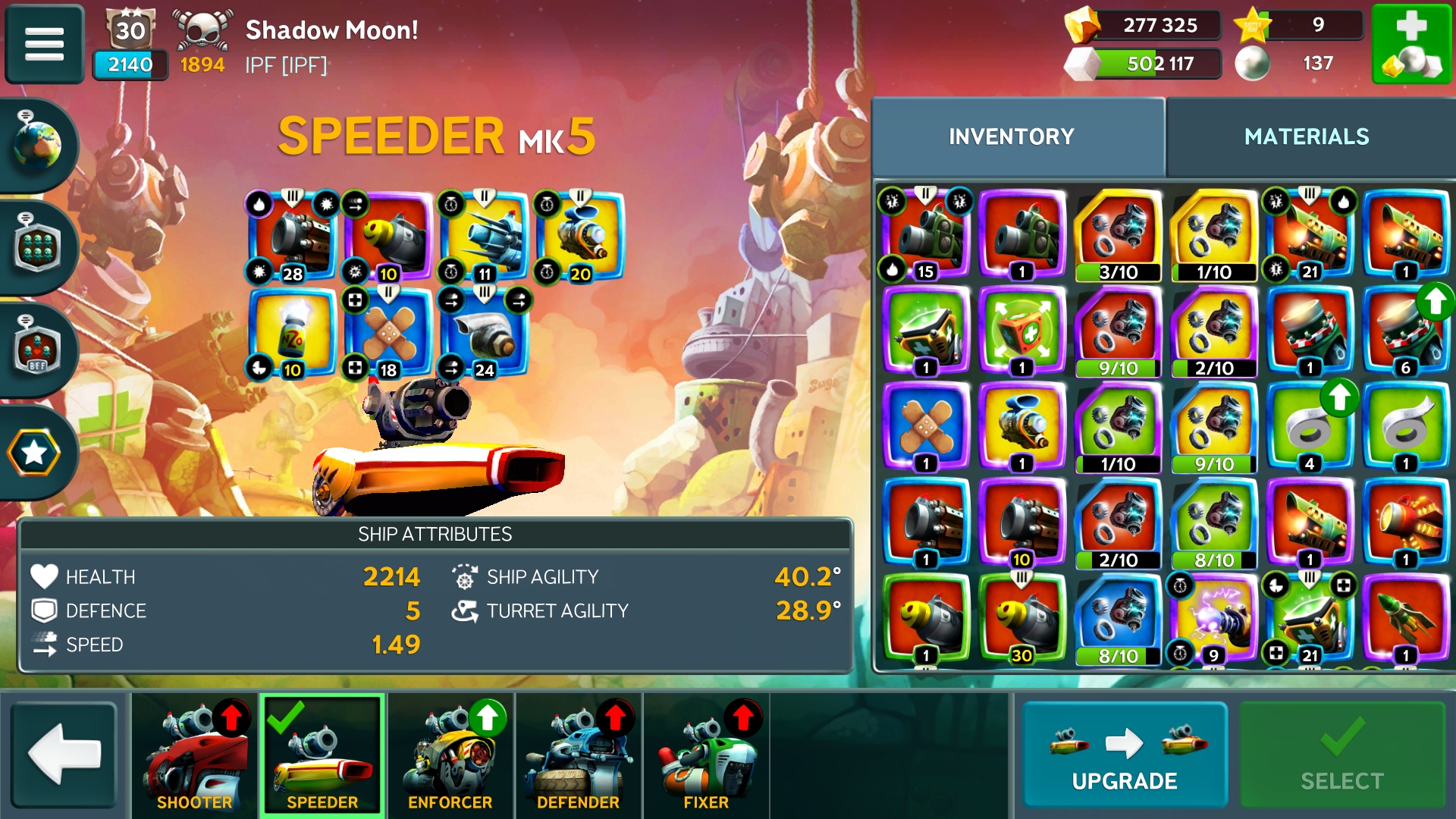Choose the duct tape item with quantity 4

tap(1310, 427)
